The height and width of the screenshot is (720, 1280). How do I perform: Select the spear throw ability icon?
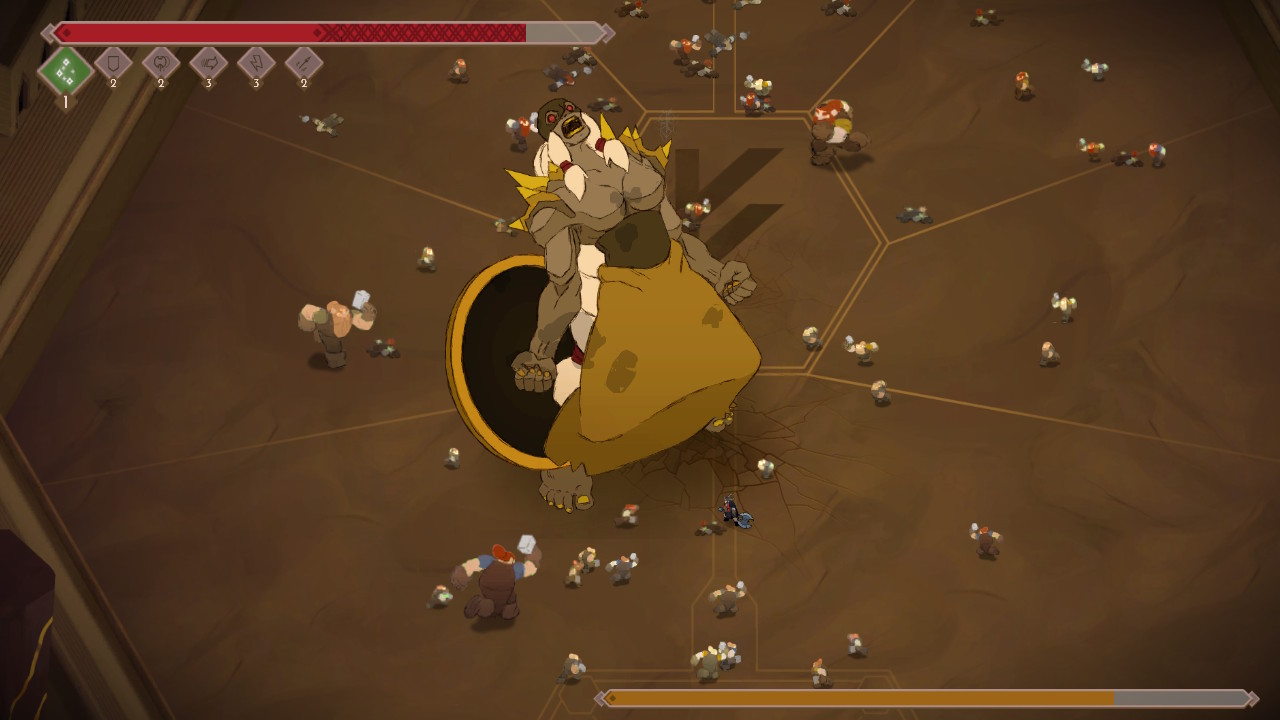point(304,64)
